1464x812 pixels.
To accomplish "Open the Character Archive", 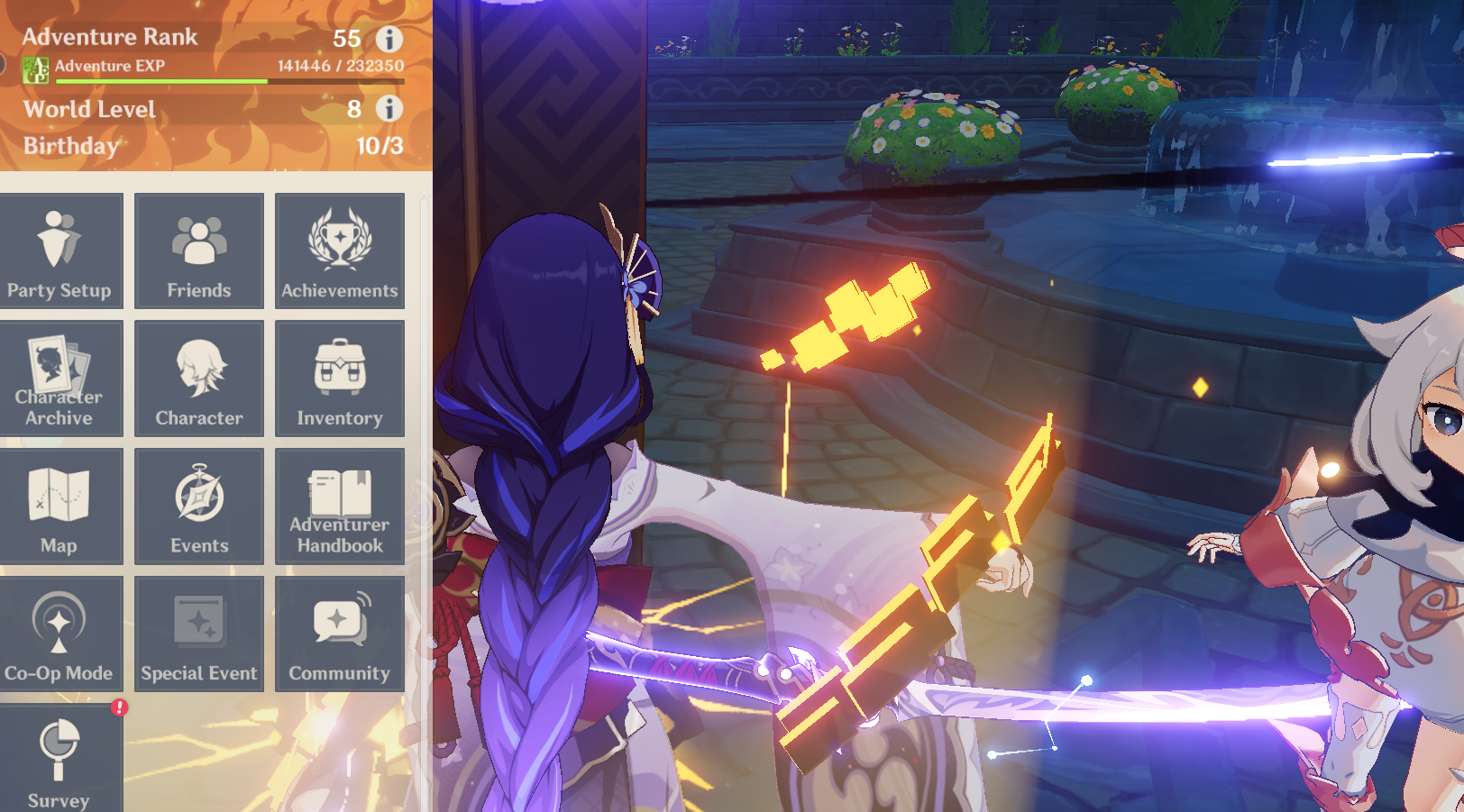I will tap(59, 379).
